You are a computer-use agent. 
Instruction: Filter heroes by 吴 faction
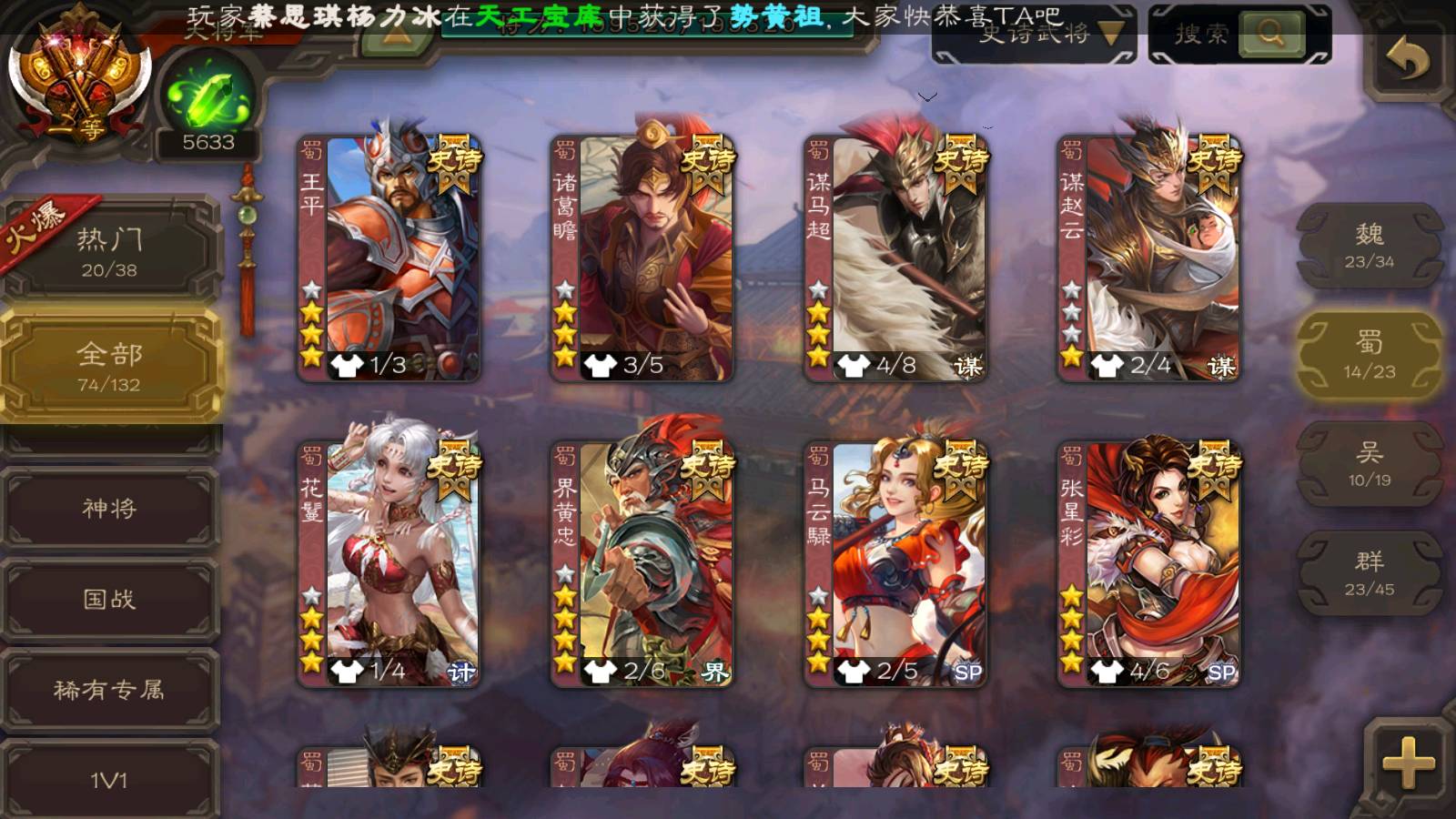coord(1369,464)
